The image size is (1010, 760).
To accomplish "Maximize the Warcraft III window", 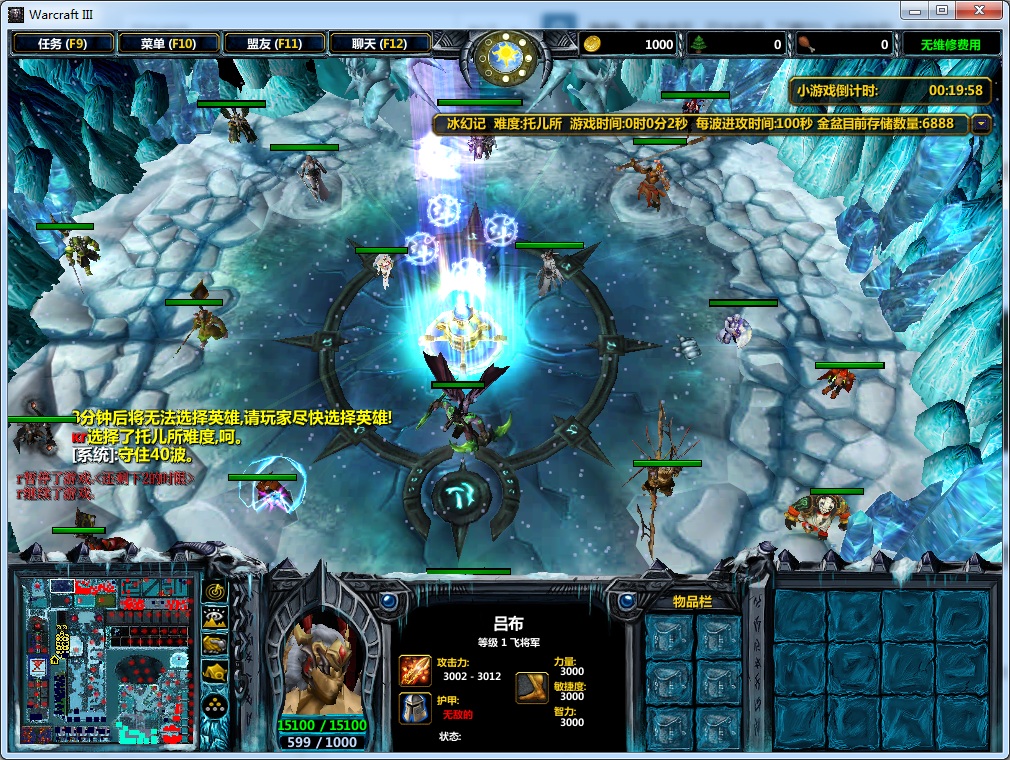I will pyautogui.click(x=942, y=11).
